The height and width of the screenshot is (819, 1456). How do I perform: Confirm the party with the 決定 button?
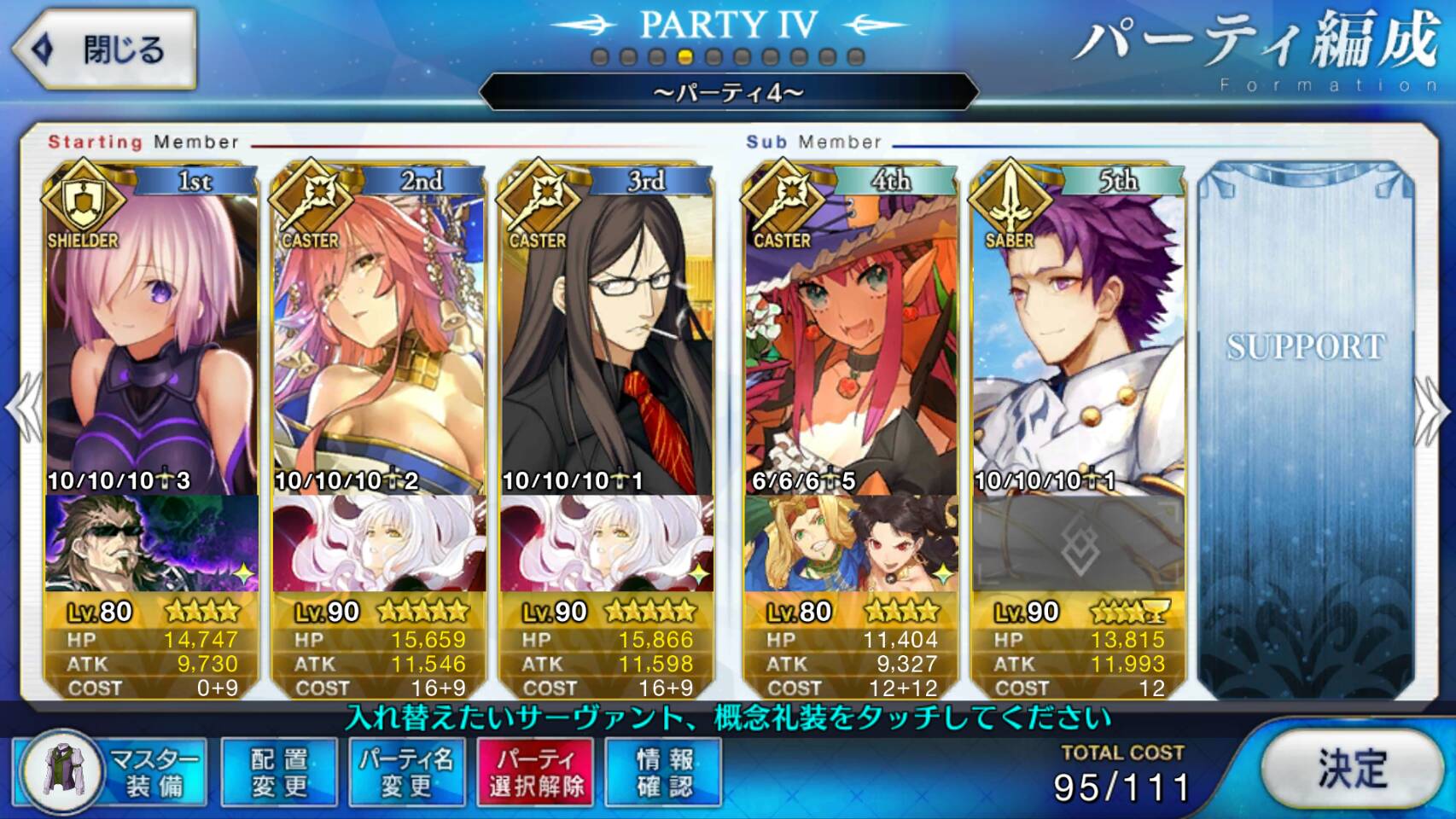click(x=1351, y=770)
